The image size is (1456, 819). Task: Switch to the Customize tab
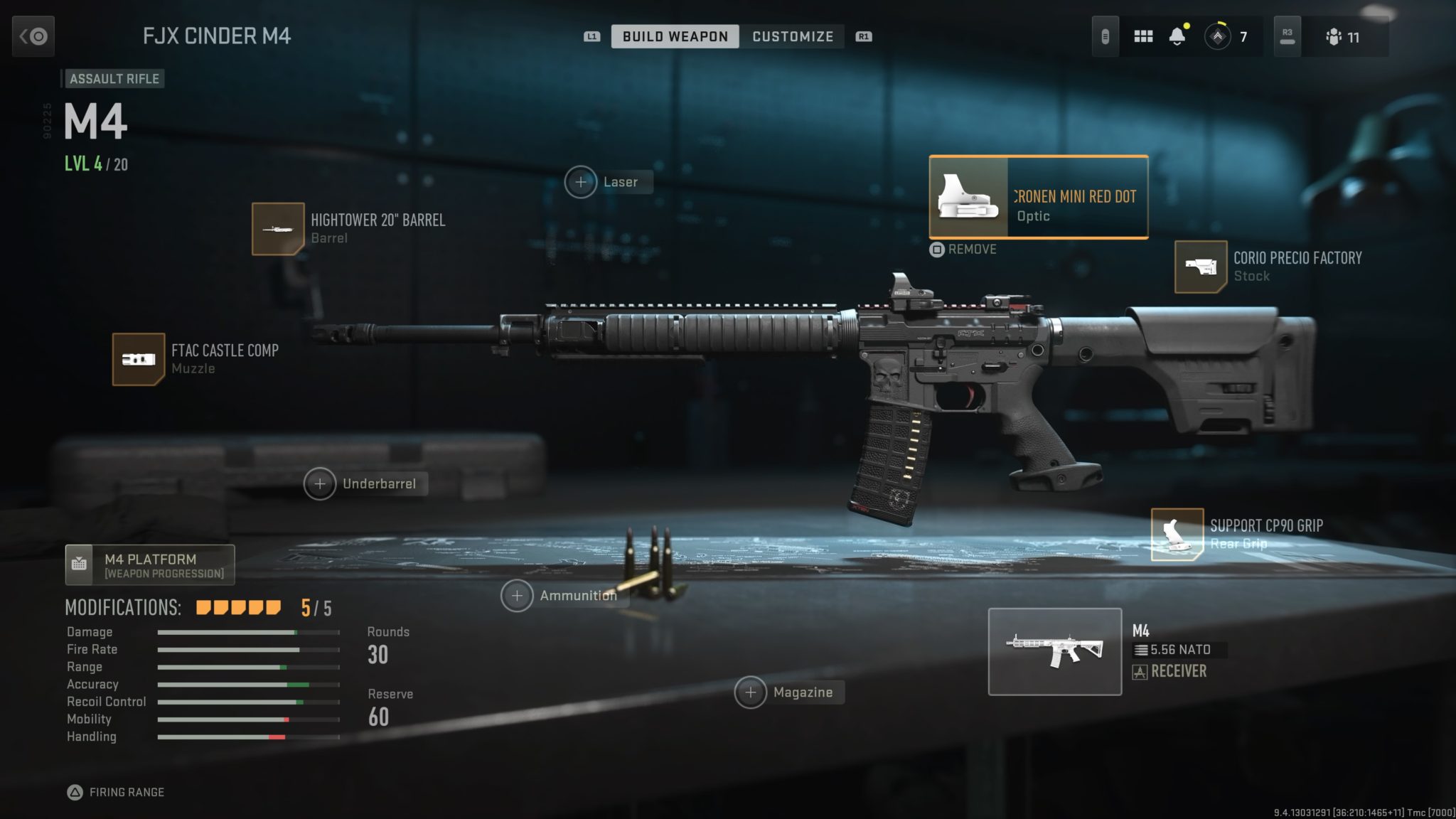pyautogui.click(x=792, y=36)
